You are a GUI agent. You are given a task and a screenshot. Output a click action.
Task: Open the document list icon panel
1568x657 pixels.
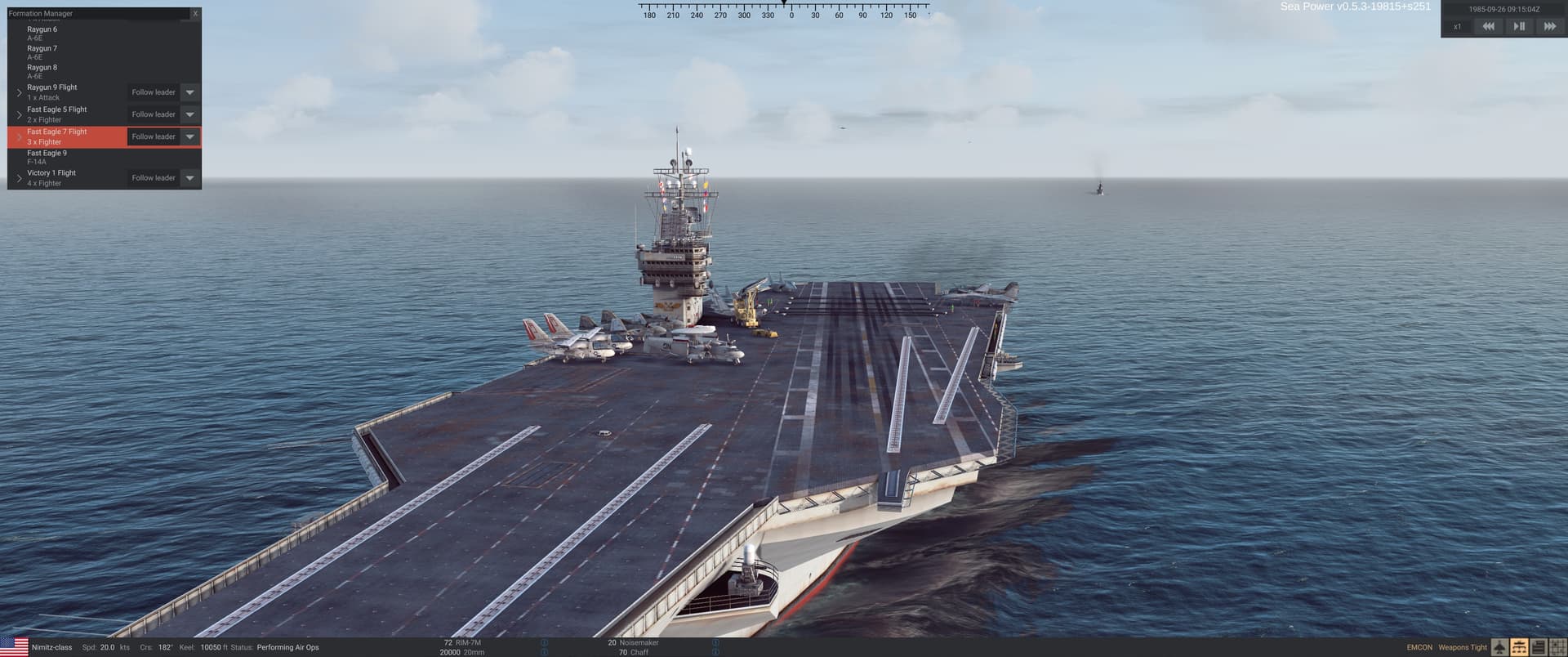point(1539,648)
